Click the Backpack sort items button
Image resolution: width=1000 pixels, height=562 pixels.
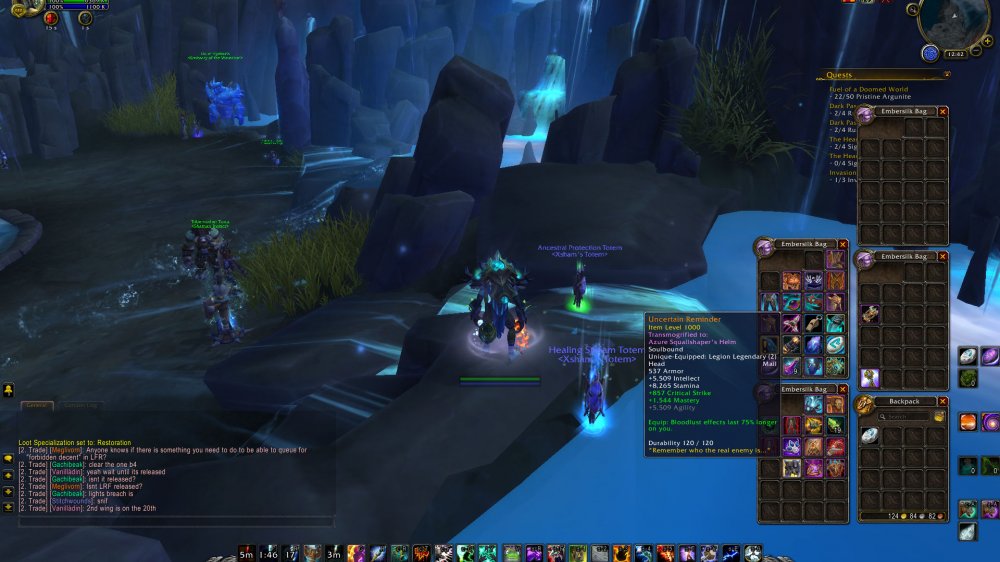(939, 416)
